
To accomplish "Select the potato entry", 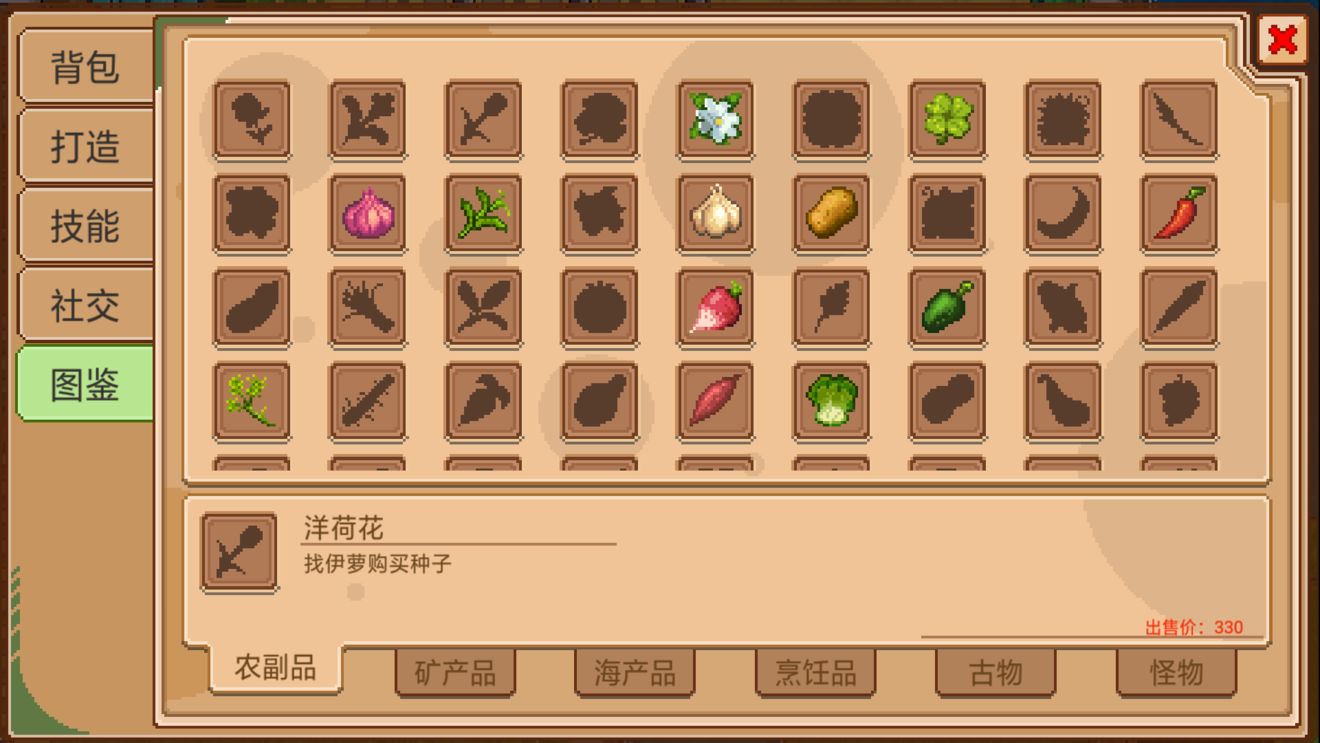I will (x=829, y=212).
